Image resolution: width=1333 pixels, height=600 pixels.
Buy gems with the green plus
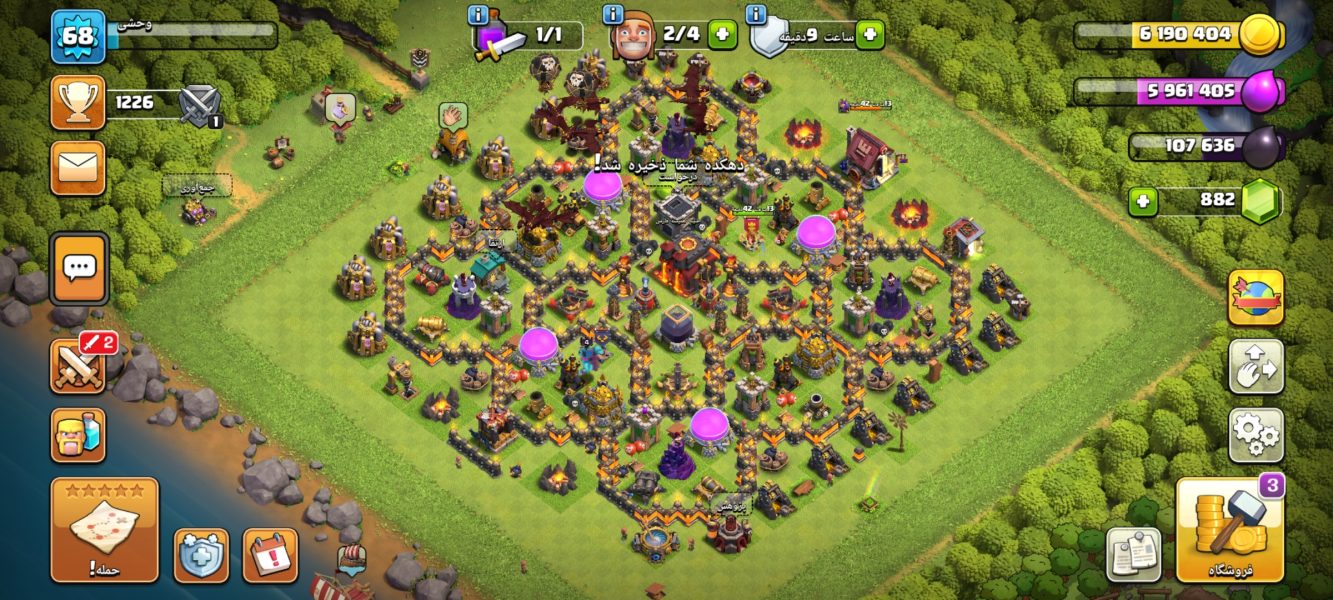[x=1143, y=201]
